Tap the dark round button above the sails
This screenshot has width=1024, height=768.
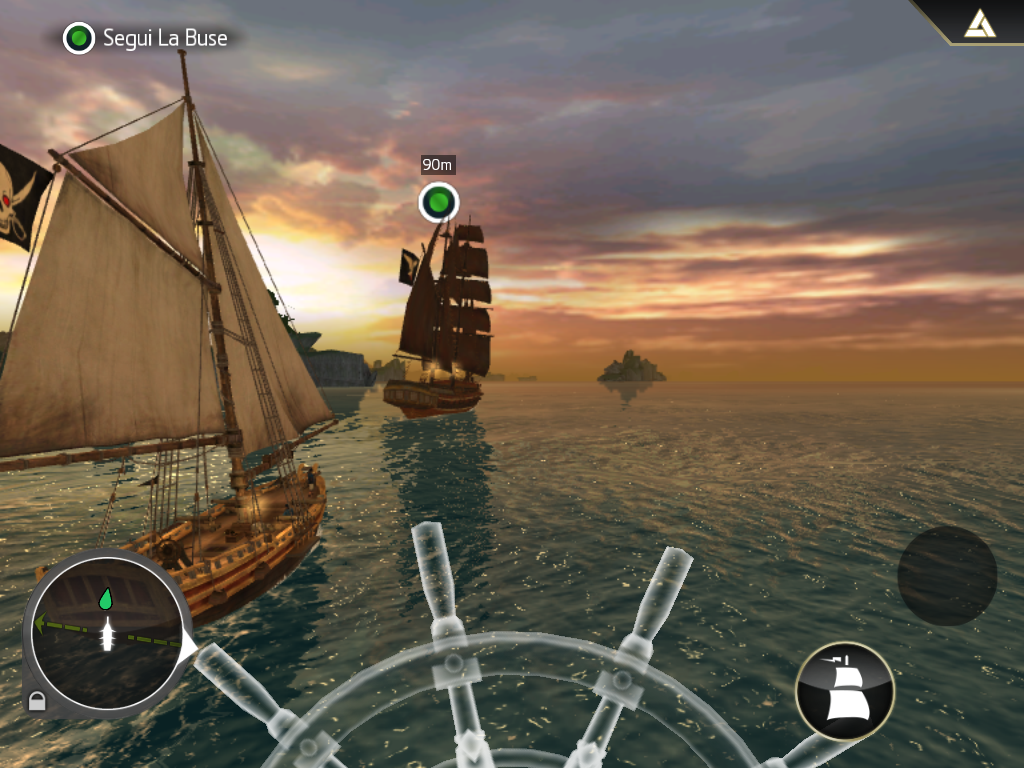coord(946,576)
